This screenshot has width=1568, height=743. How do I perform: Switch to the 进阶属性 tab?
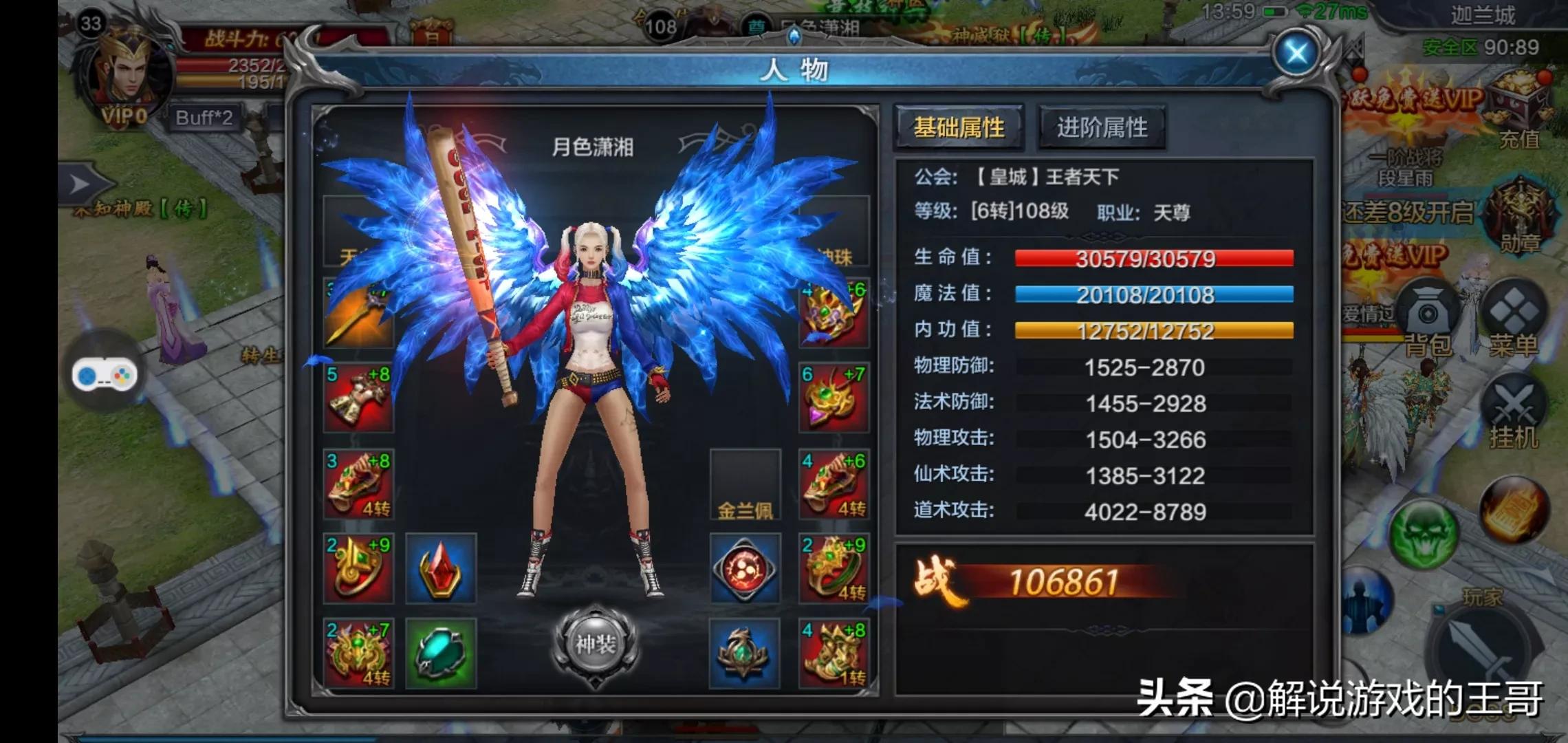tap(1099, 127)
